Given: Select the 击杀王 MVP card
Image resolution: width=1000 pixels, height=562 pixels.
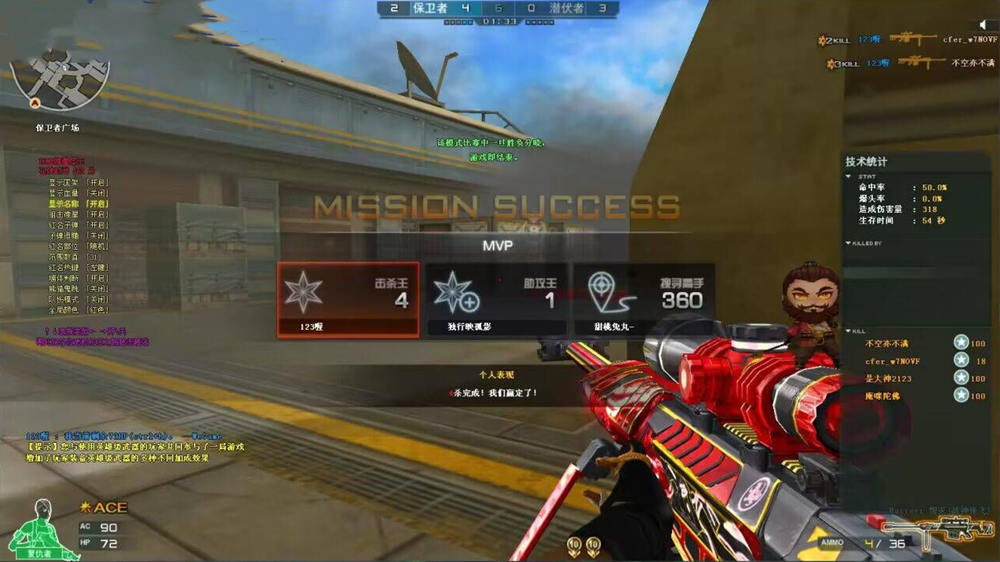Looking at the screenshot, I should tap(348, 300).
